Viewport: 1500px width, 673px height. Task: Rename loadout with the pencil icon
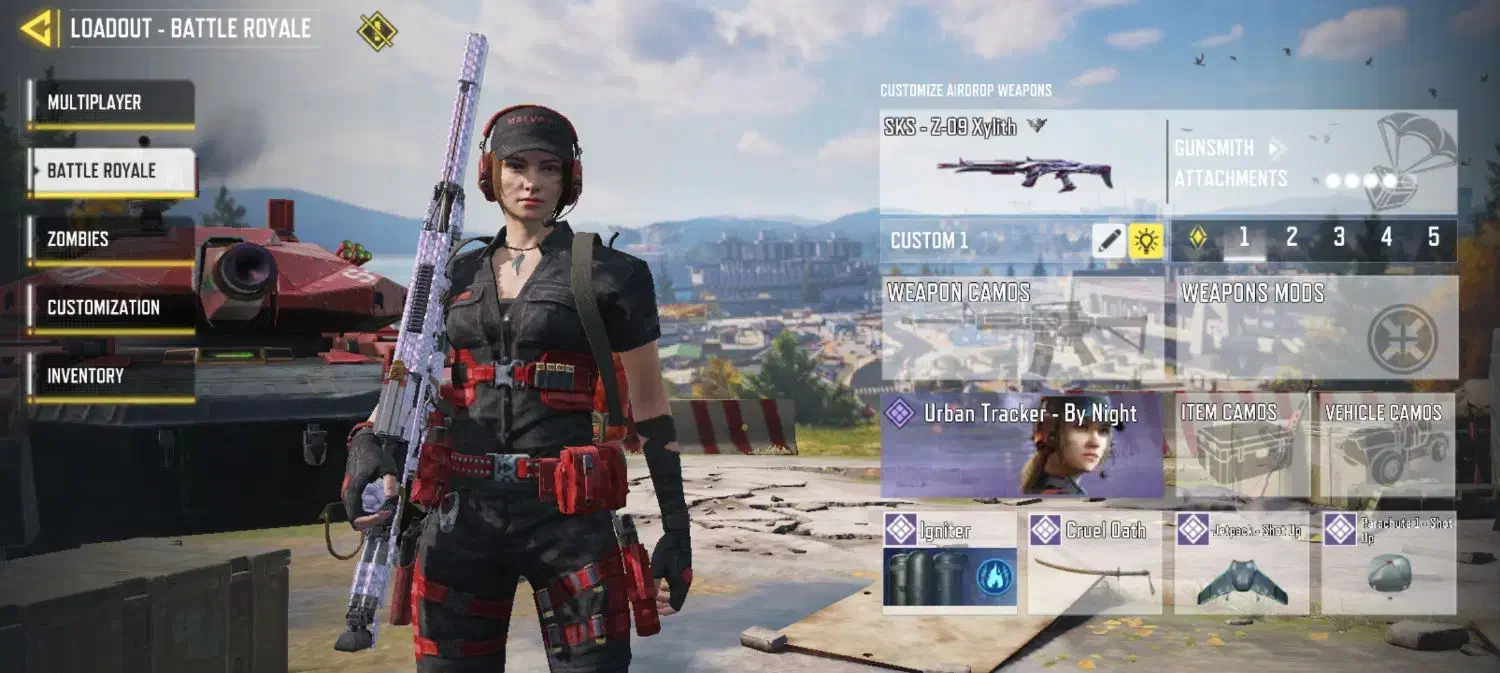[1109, 240]
